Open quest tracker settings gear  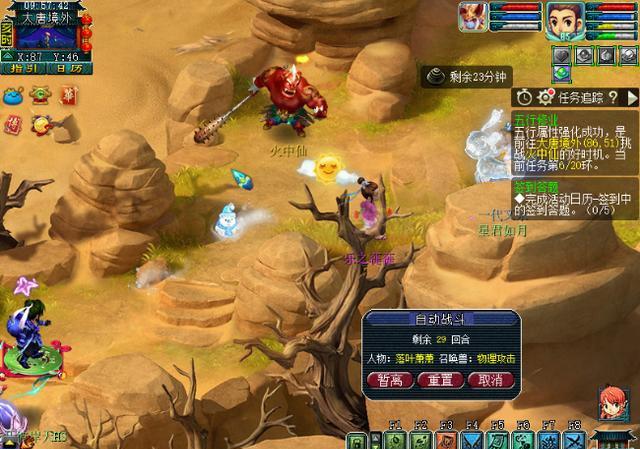pyautogui.click(x=546, y=97)
